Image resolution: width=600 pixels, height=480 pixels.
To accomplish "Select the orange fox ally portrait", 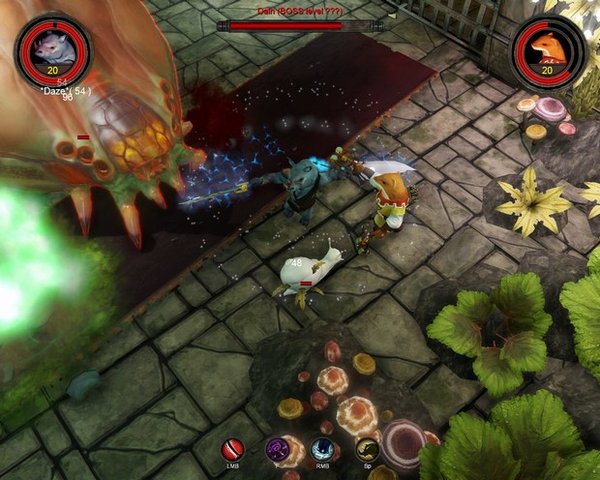I will pyautogui.click(x=547, y=46).
